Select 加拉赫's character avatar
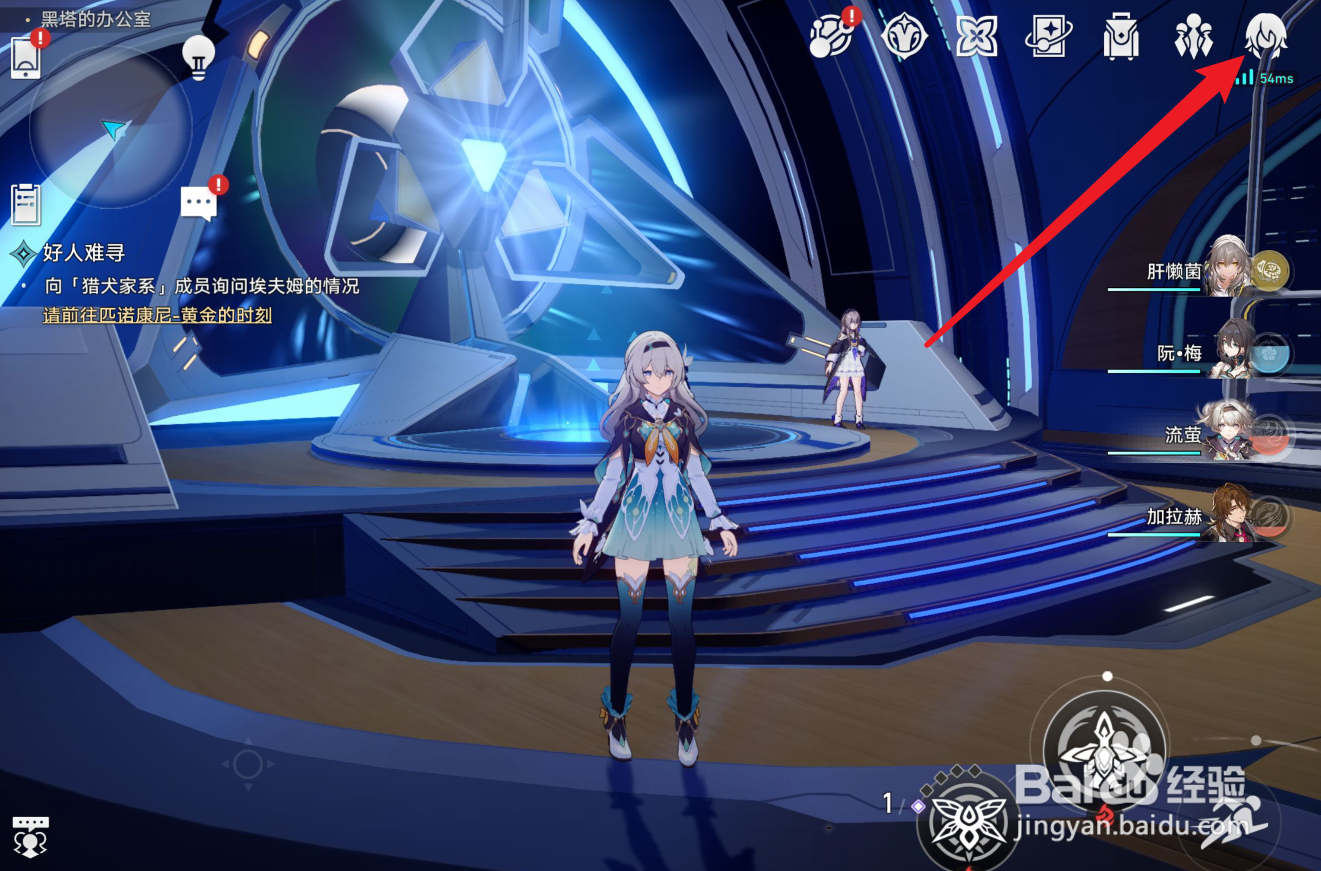The width and height of the screenshot is (1321, 871). point(1232,515)
